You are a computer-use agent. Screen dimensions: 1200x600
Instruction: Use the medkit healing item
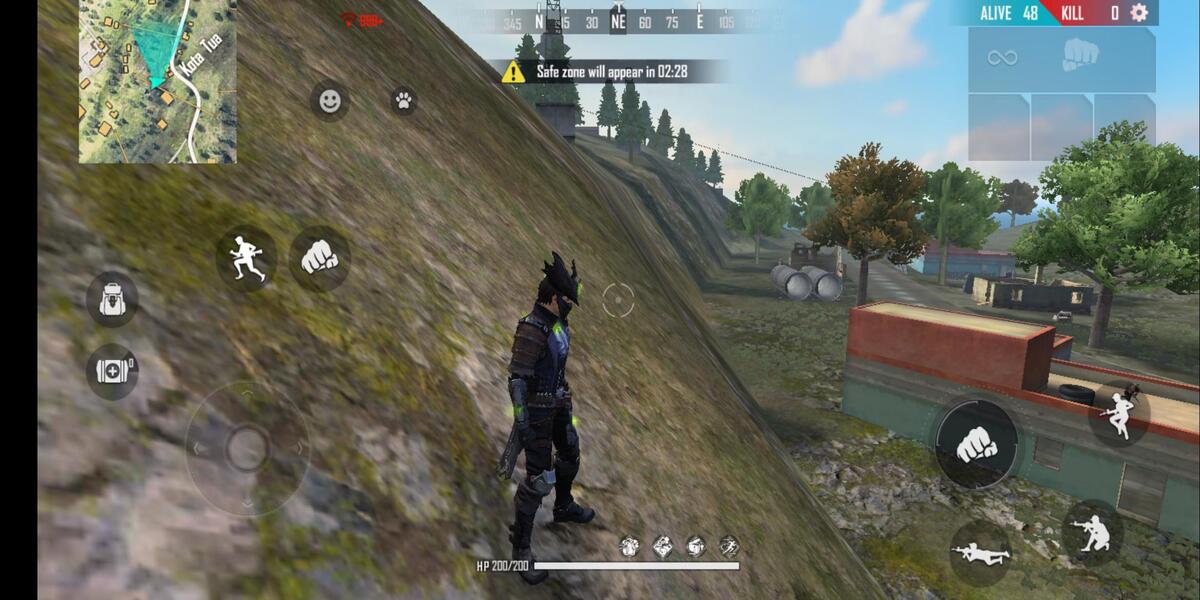[111, 370]
